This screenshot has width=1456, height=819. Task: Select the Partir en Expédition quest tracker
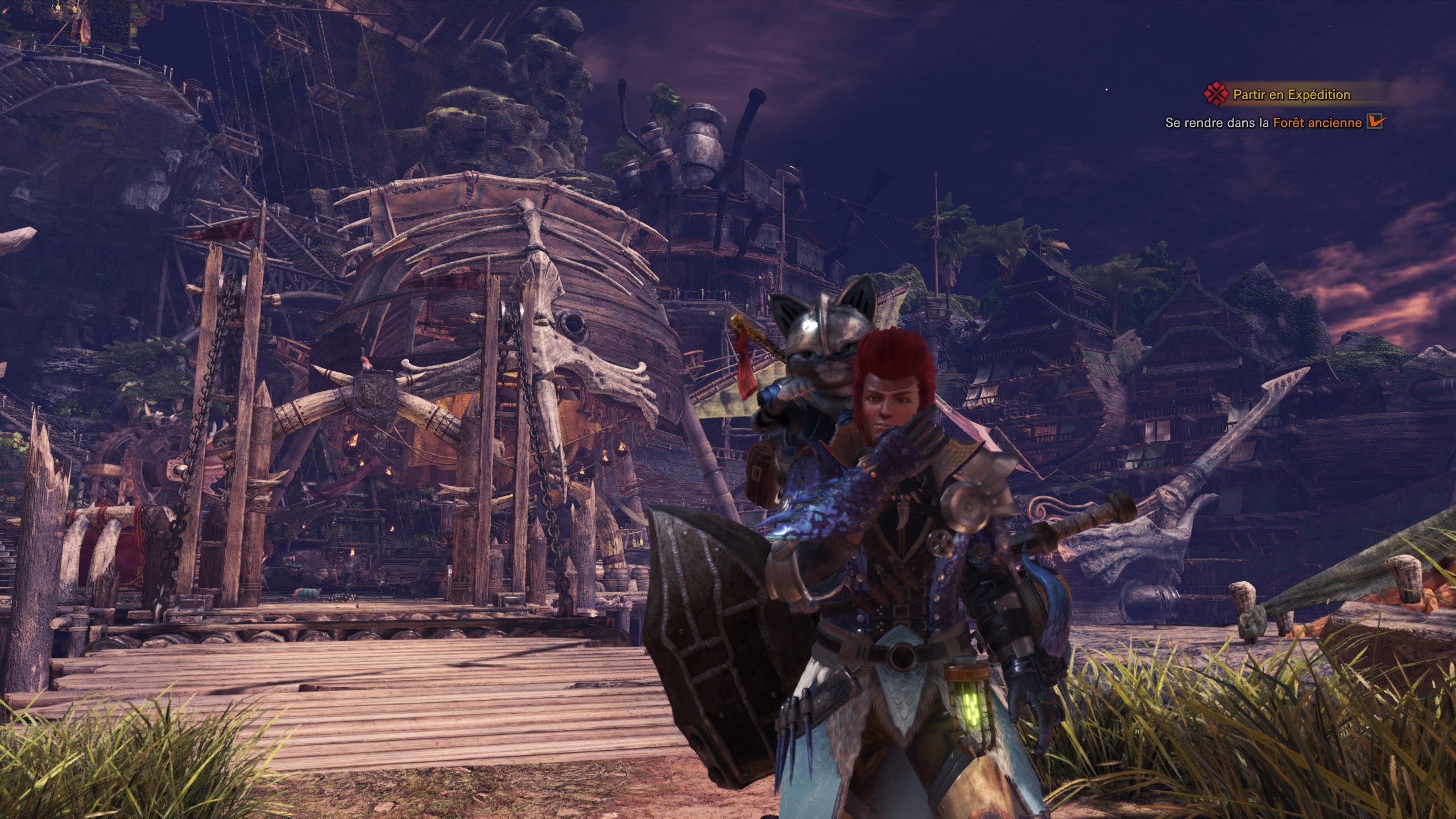(x=1291, y=94)
